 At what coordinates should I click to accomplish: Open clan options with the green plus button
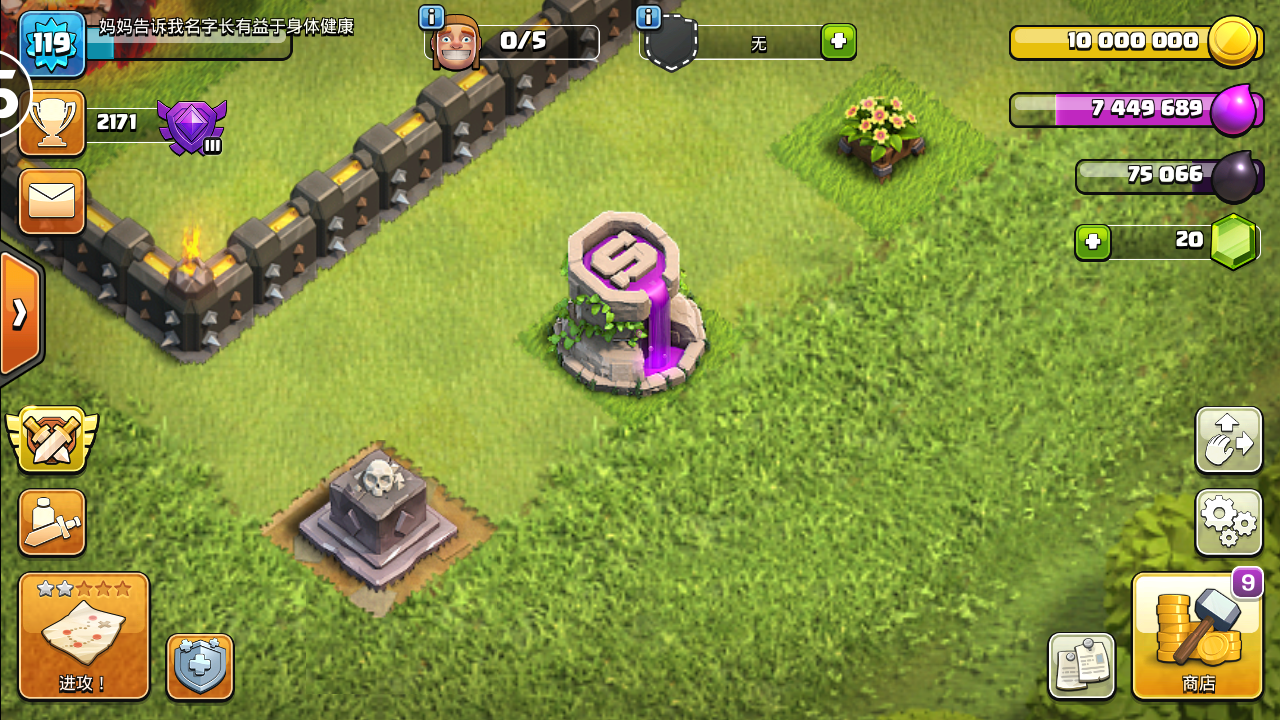click(x=838, y=43)
